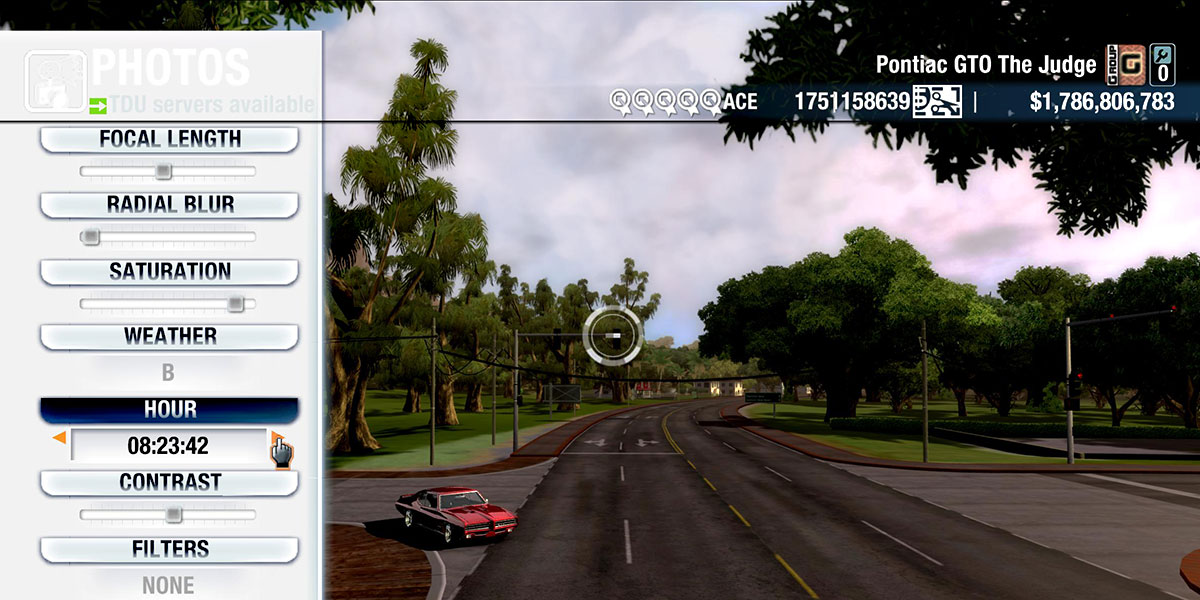Choose the Radial Blur option
1200x600 pixels.
coord(169,204)
